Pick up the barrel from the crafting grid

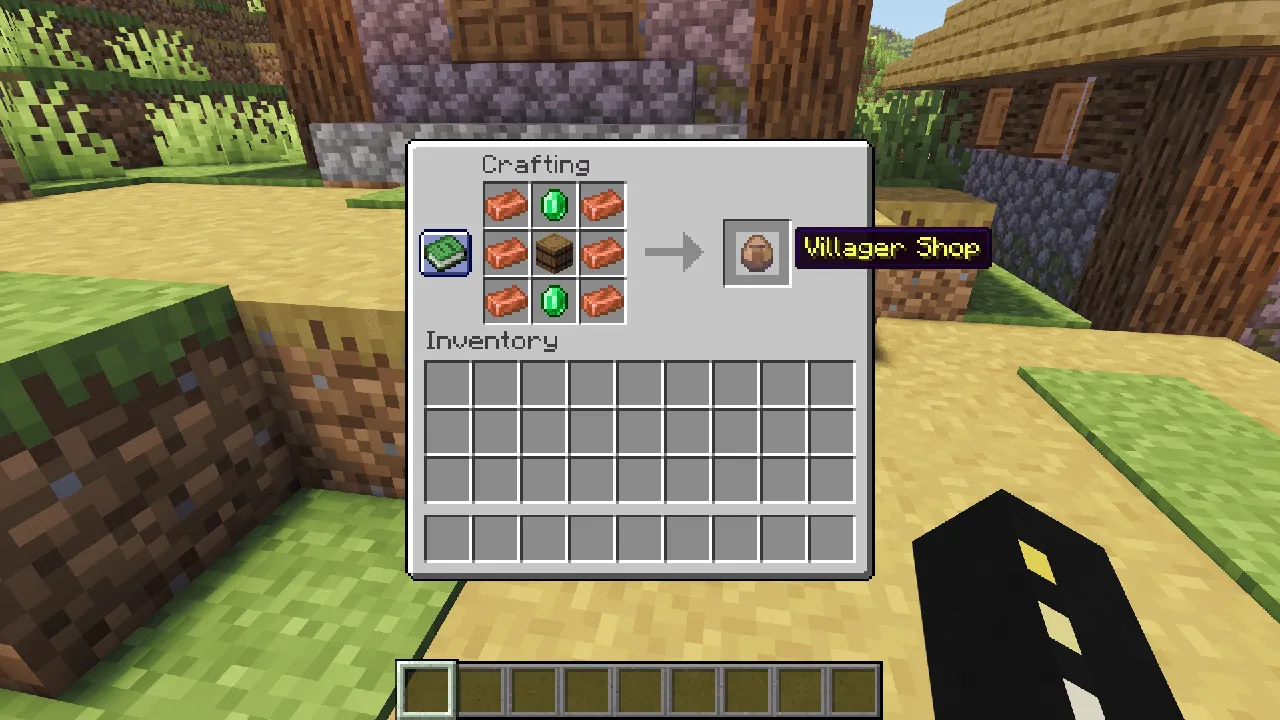click(554, 252)
